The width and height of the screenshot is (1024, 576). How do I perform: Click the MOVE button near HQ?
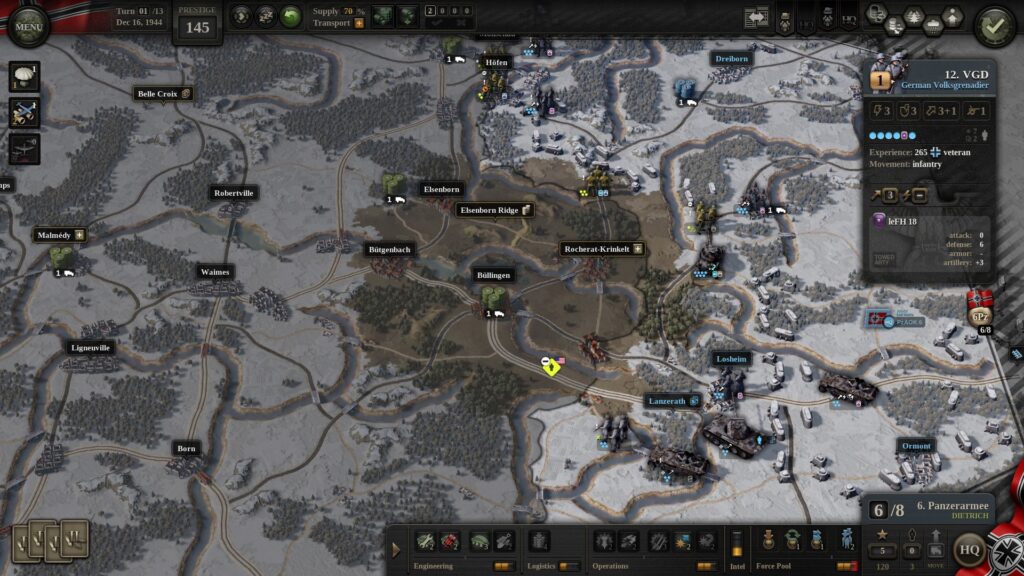(936, 549)
